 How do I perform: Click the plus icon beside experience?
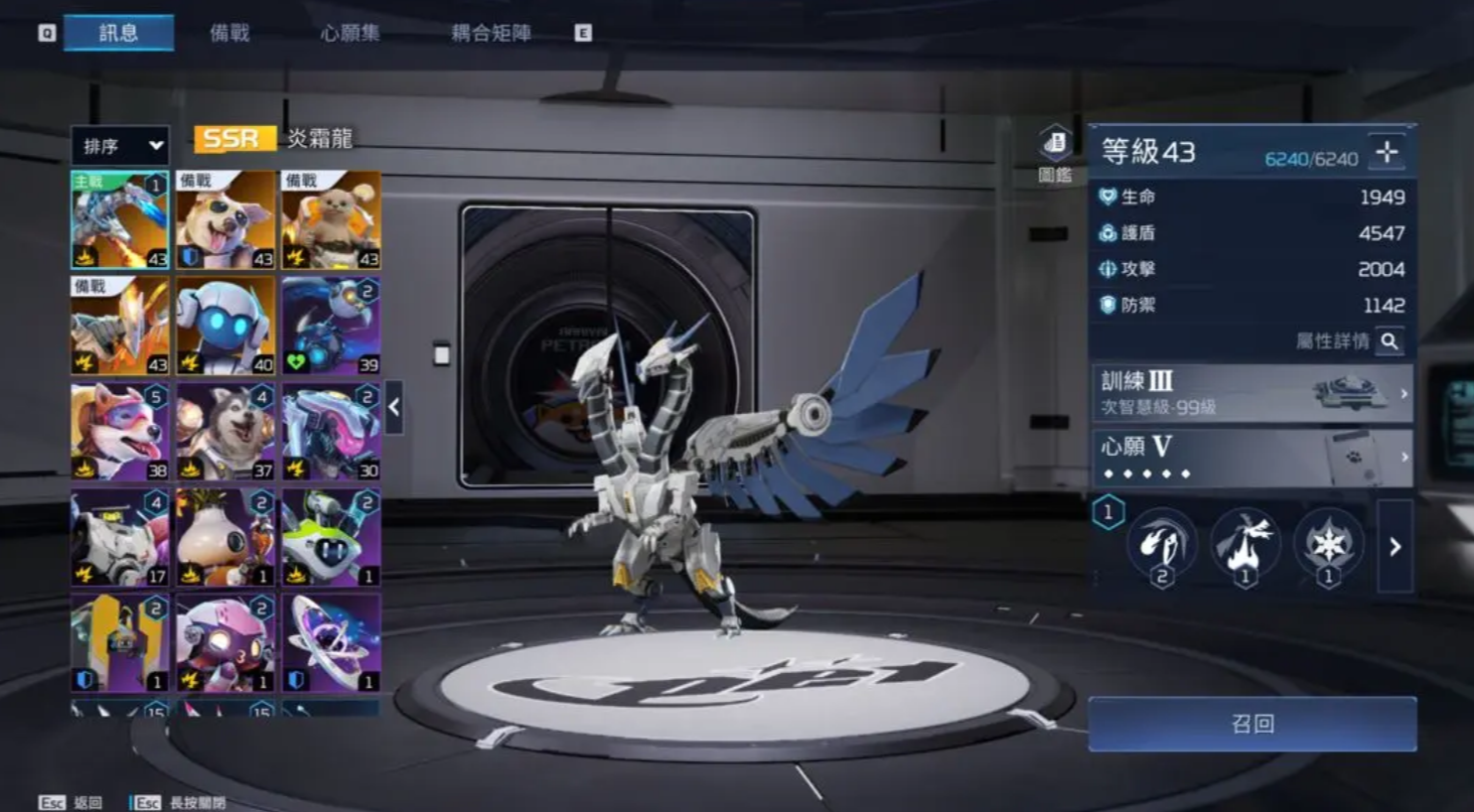point(1387,153)
